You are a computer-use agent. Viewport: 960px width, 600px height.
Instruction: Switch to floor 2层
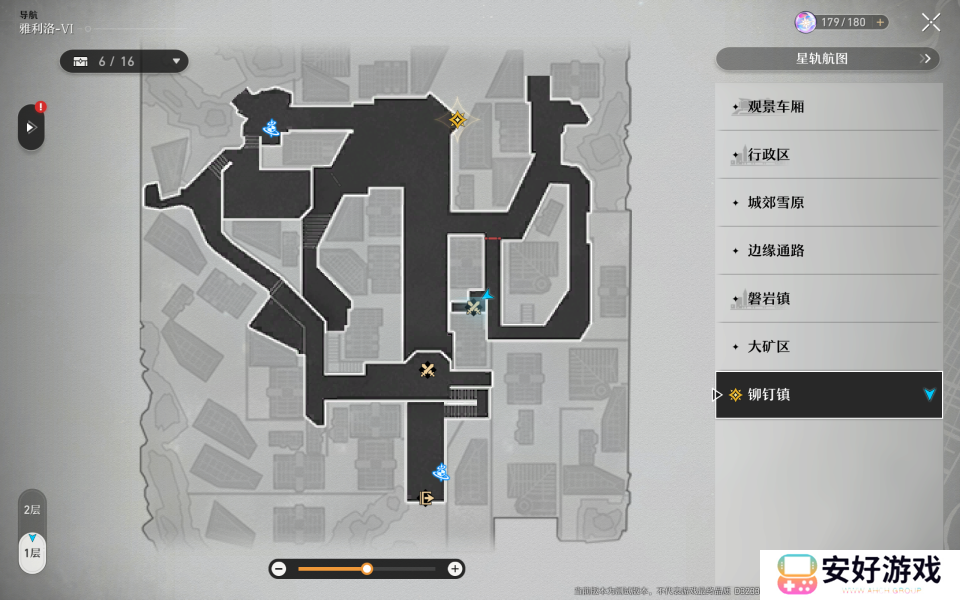click(x=32, y=510)
